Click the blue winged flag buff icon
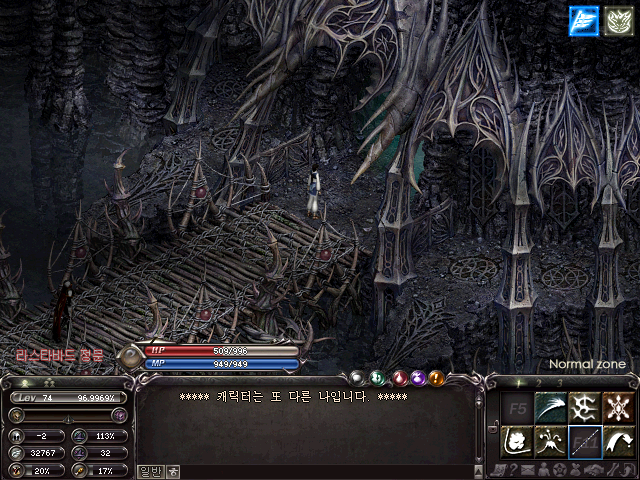 [x=583, y=20]
